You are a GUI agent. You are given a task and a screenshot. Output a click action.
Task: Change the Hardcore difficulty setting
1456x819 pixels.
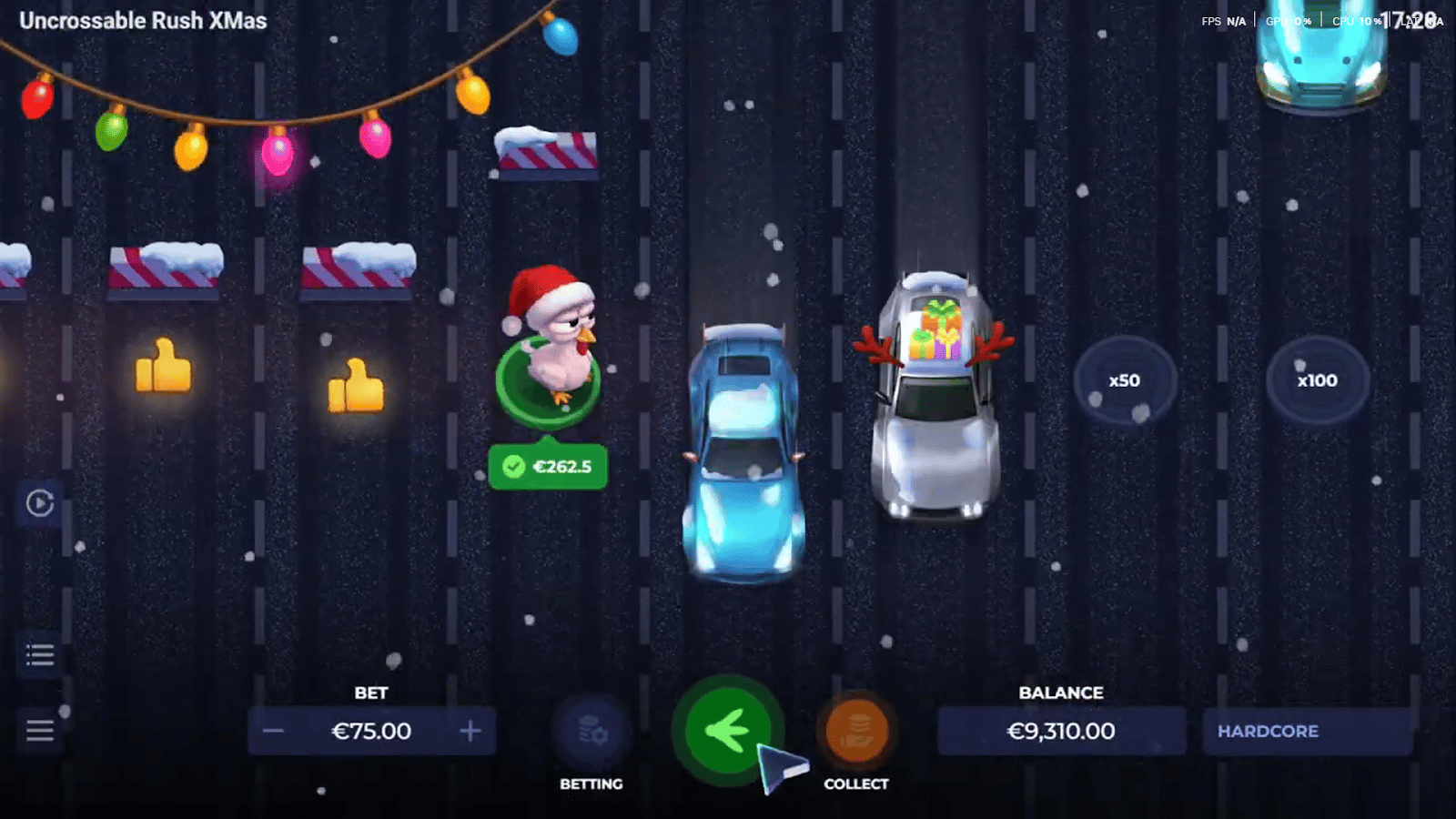[1307, 731]
